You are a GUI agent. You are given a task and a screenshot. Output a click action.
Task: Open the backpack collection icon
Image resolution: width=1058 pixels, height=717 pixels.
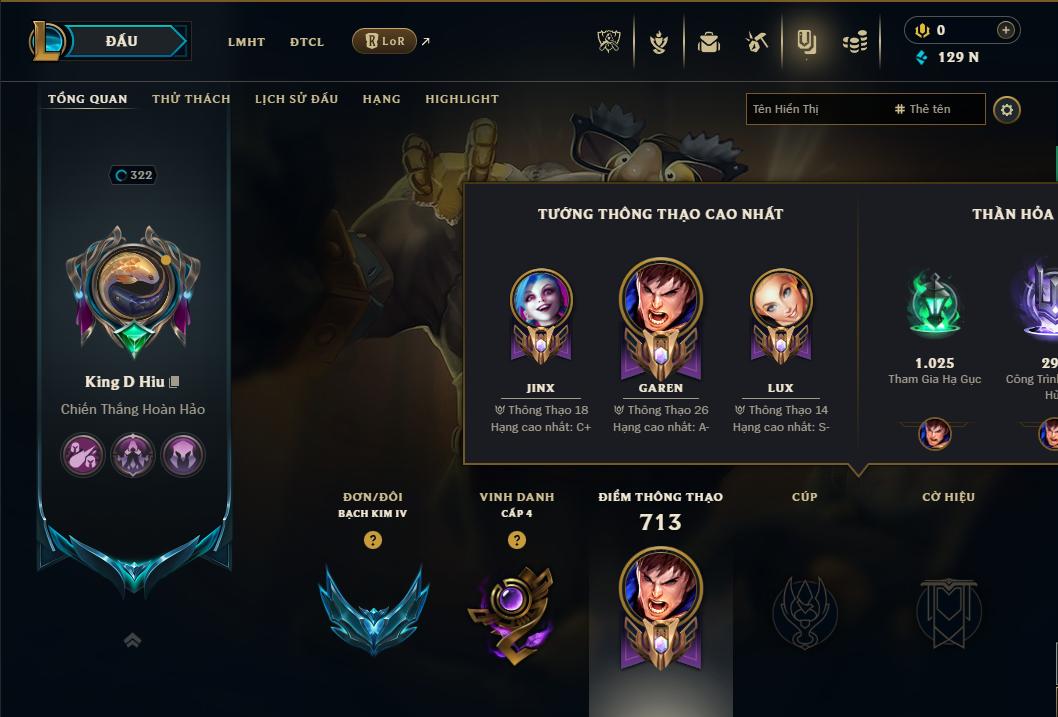click(x=709, y=42)
